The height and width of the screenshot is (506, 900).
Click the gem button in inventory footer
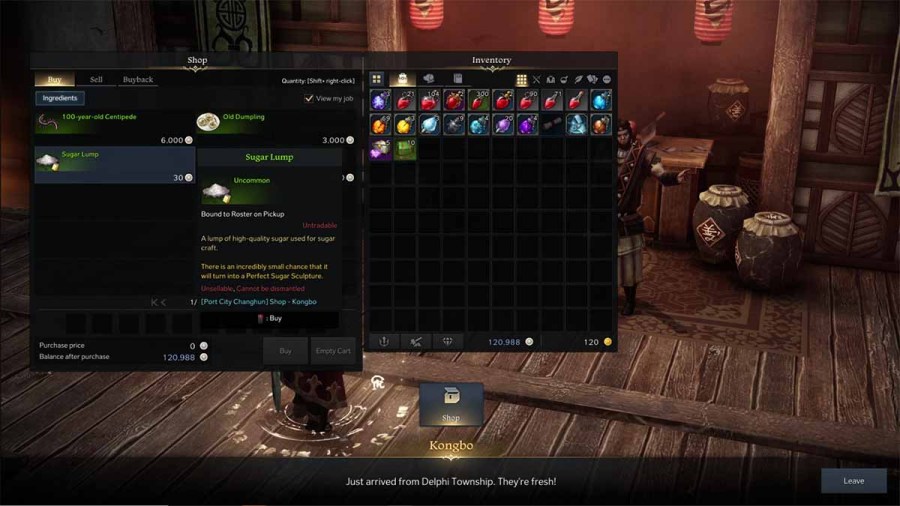pos(448,342)
